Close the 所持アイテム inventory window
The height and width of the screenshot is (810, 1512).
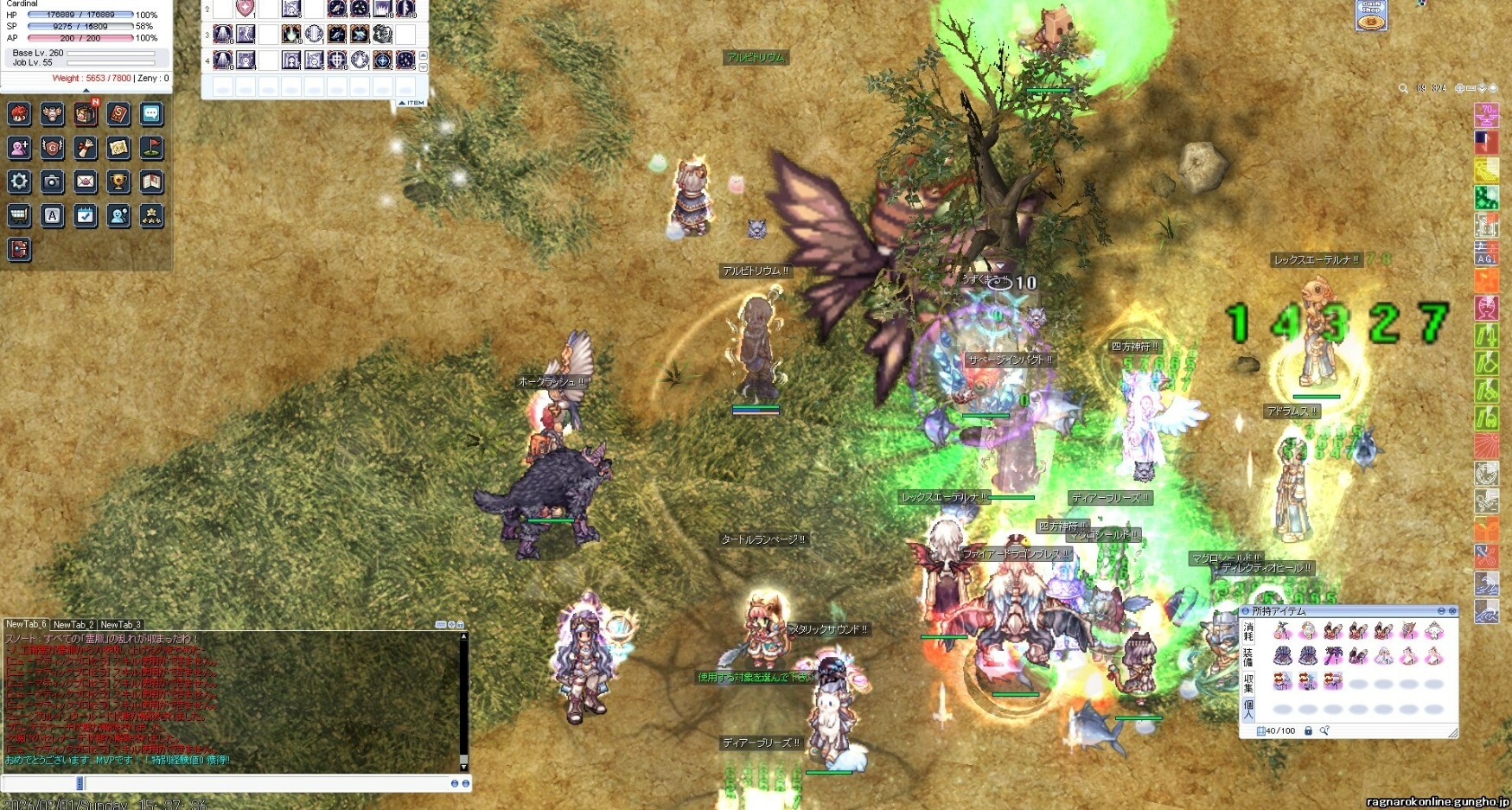click(1452, 611)
